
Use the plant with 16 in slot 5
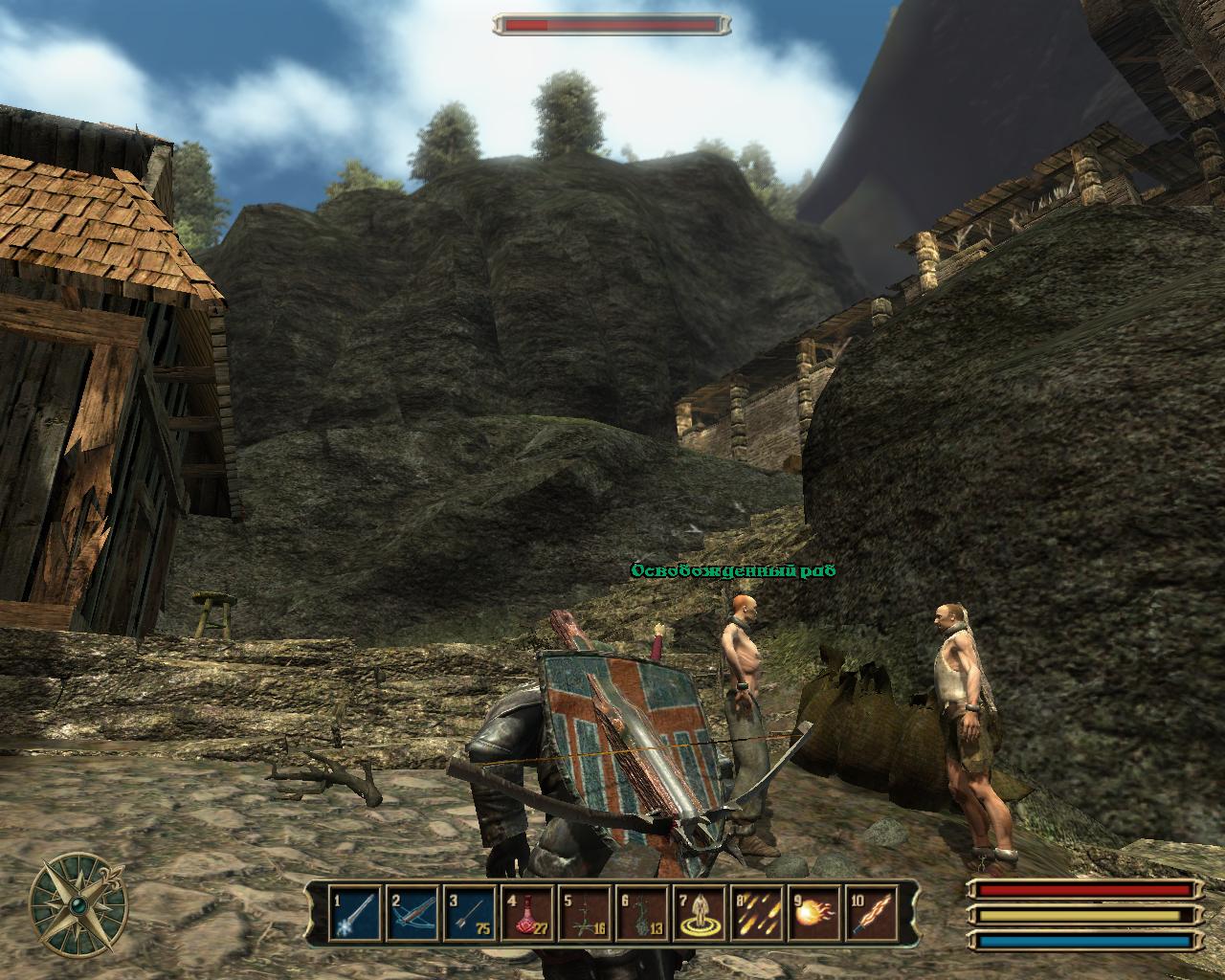pyautogui.click(x=584, y=914)
